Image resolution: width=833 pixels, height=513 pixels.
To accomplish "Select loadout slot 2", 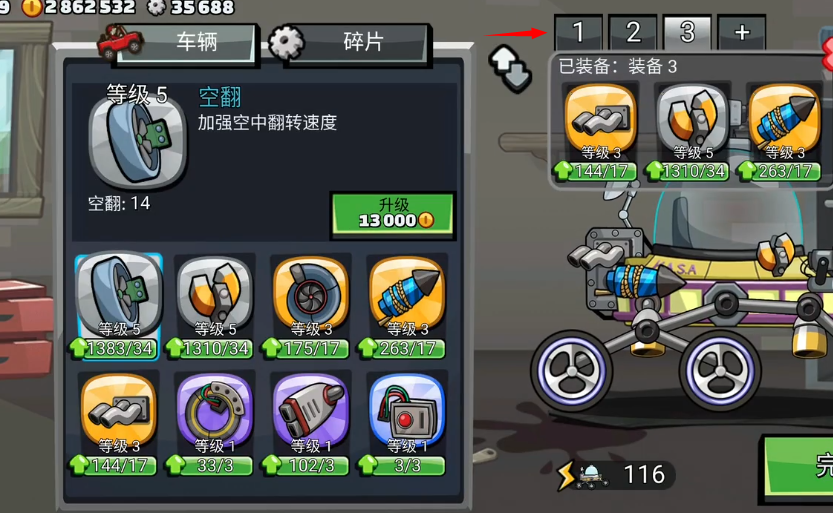I will pyautogui.click(x=633, y=32).
